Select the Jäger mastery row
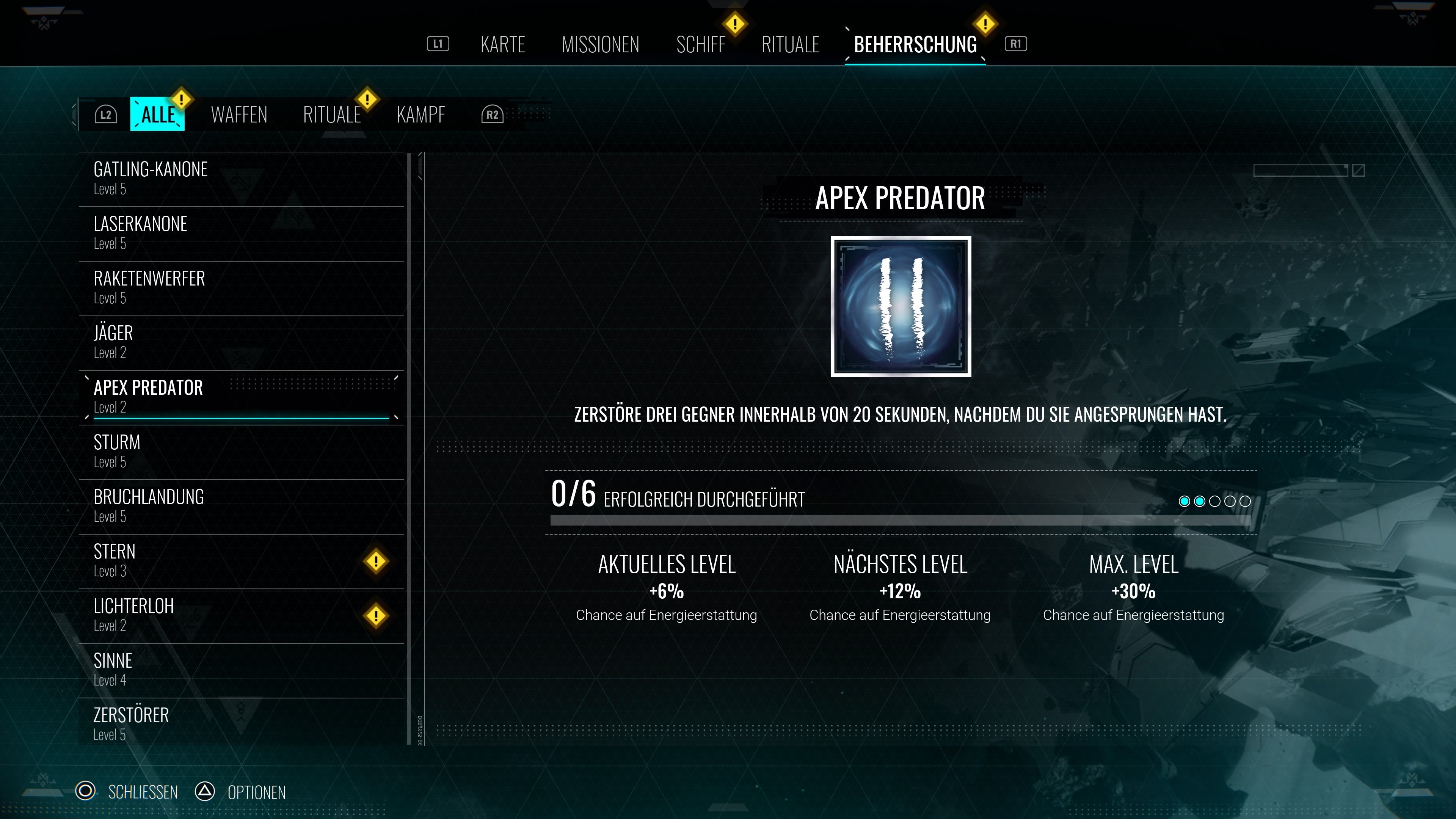The height and width of the screenshot is (819, 1456). (x=242, y=342)
